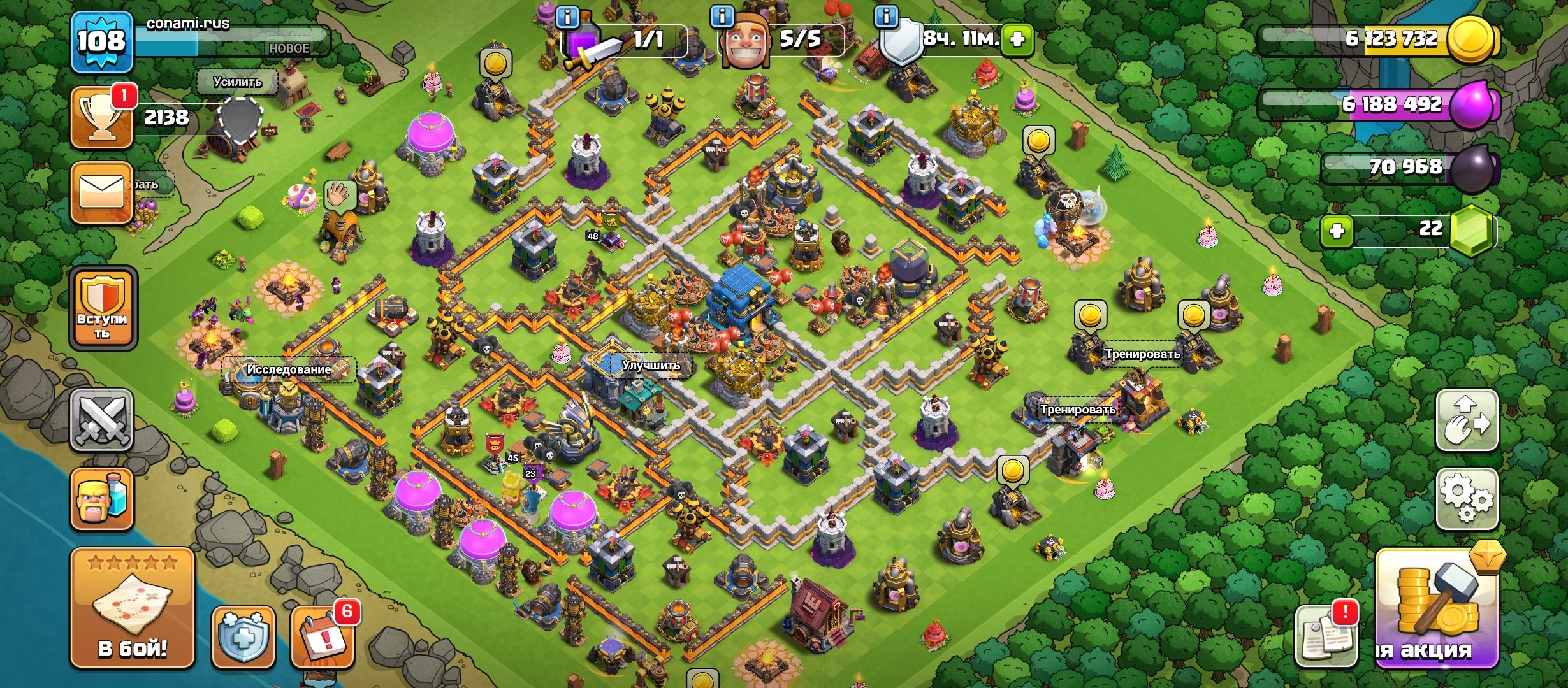Tap the Усилить boost label
This screenshot has height=688, width=1568.
pos(237,82)
